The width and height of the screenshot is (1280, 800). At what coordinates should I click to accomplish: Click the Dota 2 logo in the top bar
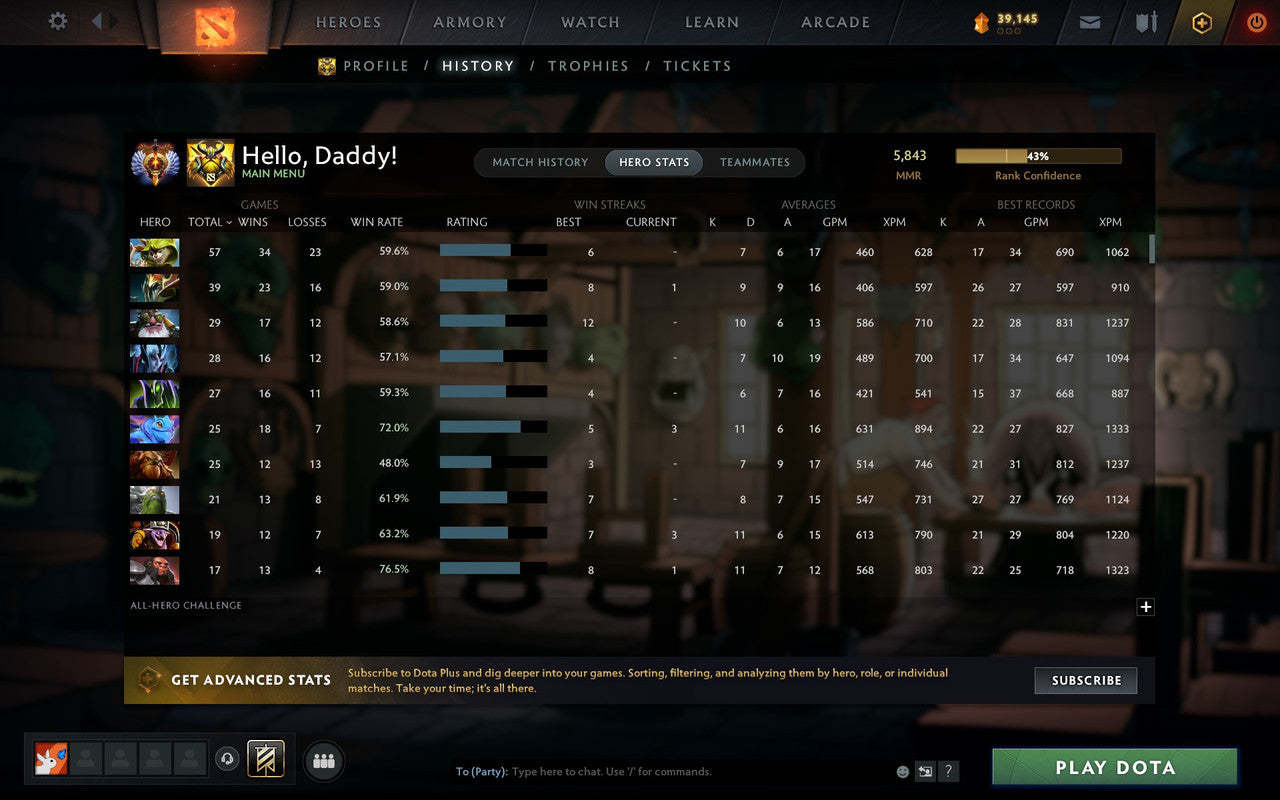click(x=213, y=24)
